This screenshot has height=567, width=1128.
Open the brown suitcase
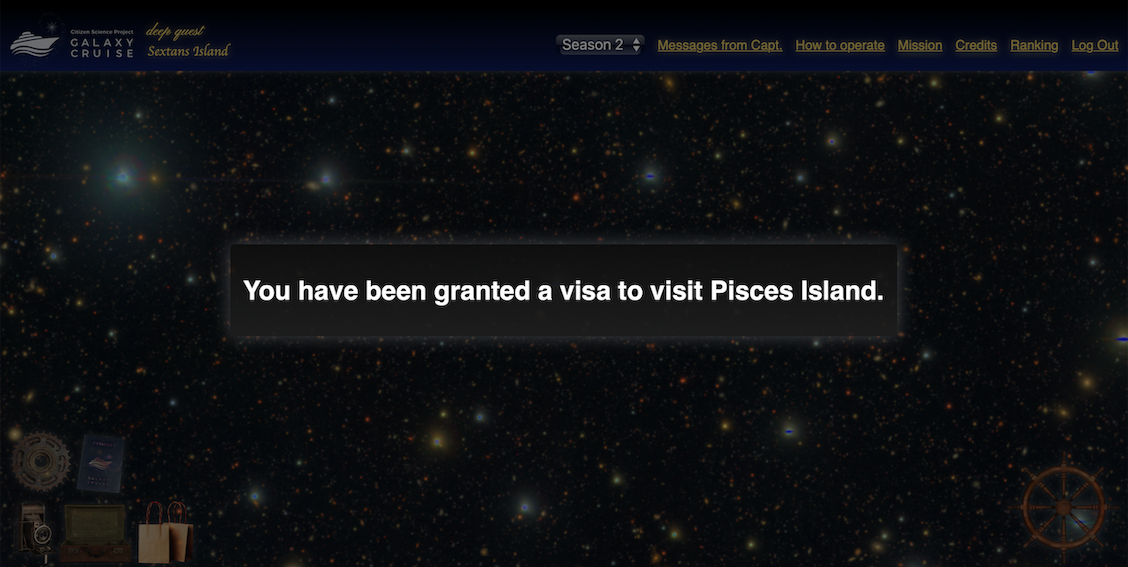[96, 532]
